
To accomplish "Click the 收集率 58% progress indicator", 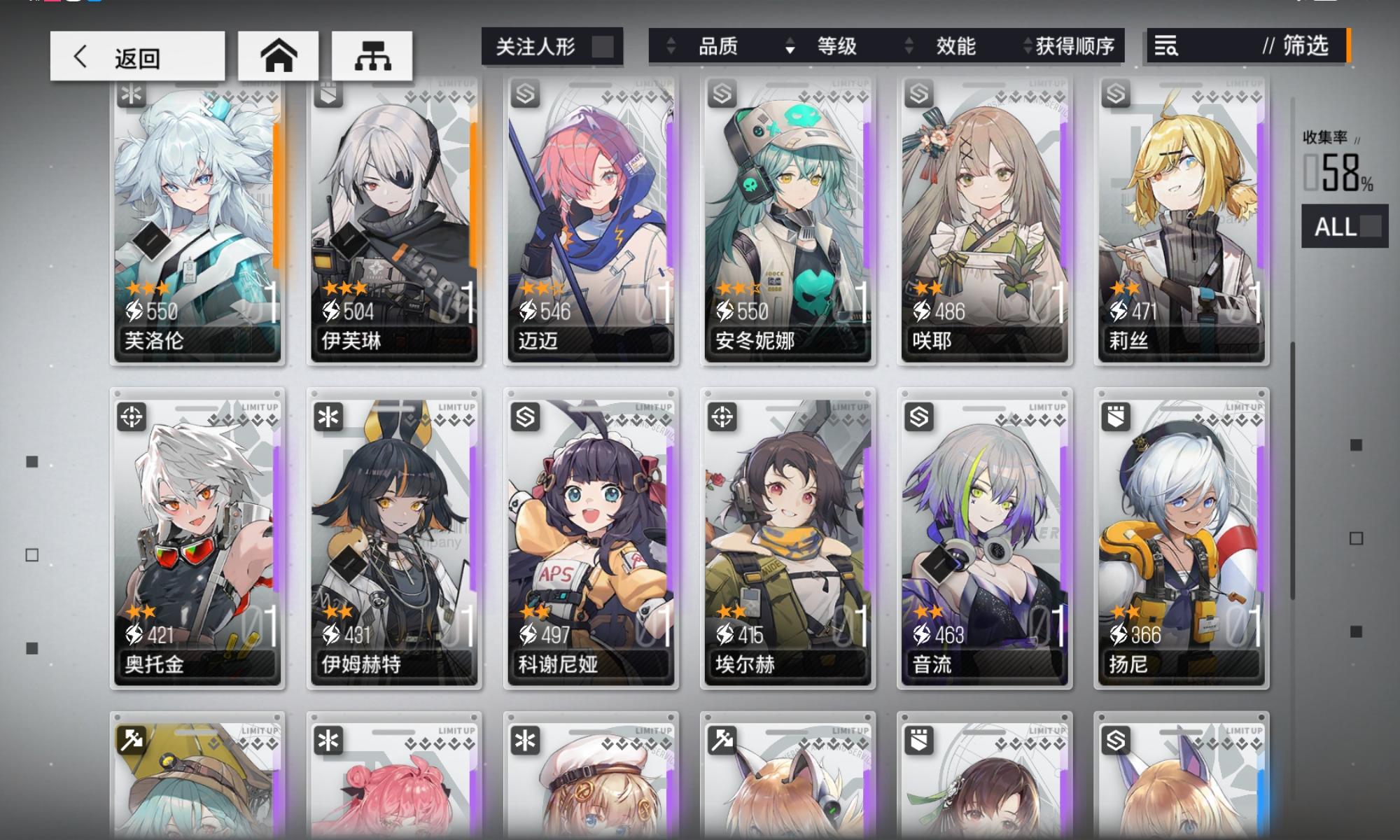I will tap(1336, 161).
